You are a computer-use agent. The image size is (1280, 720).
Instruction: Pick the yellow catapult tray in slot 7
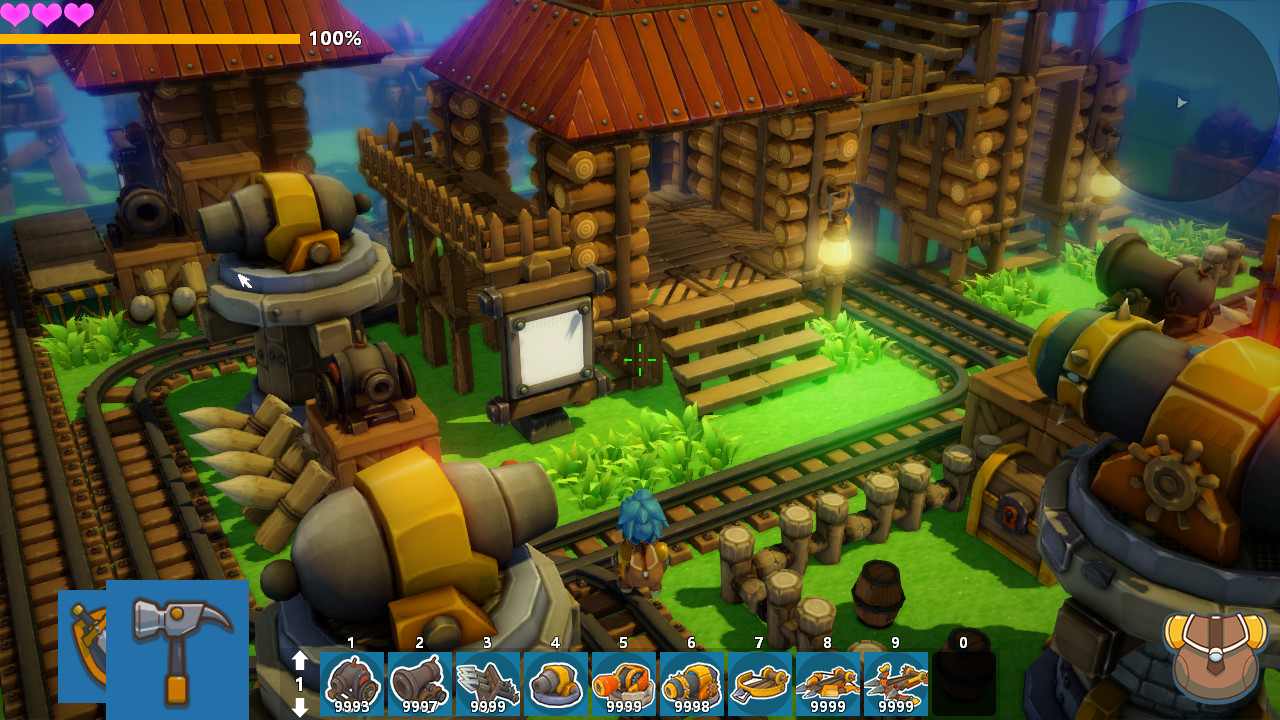(x=760, y=684)
